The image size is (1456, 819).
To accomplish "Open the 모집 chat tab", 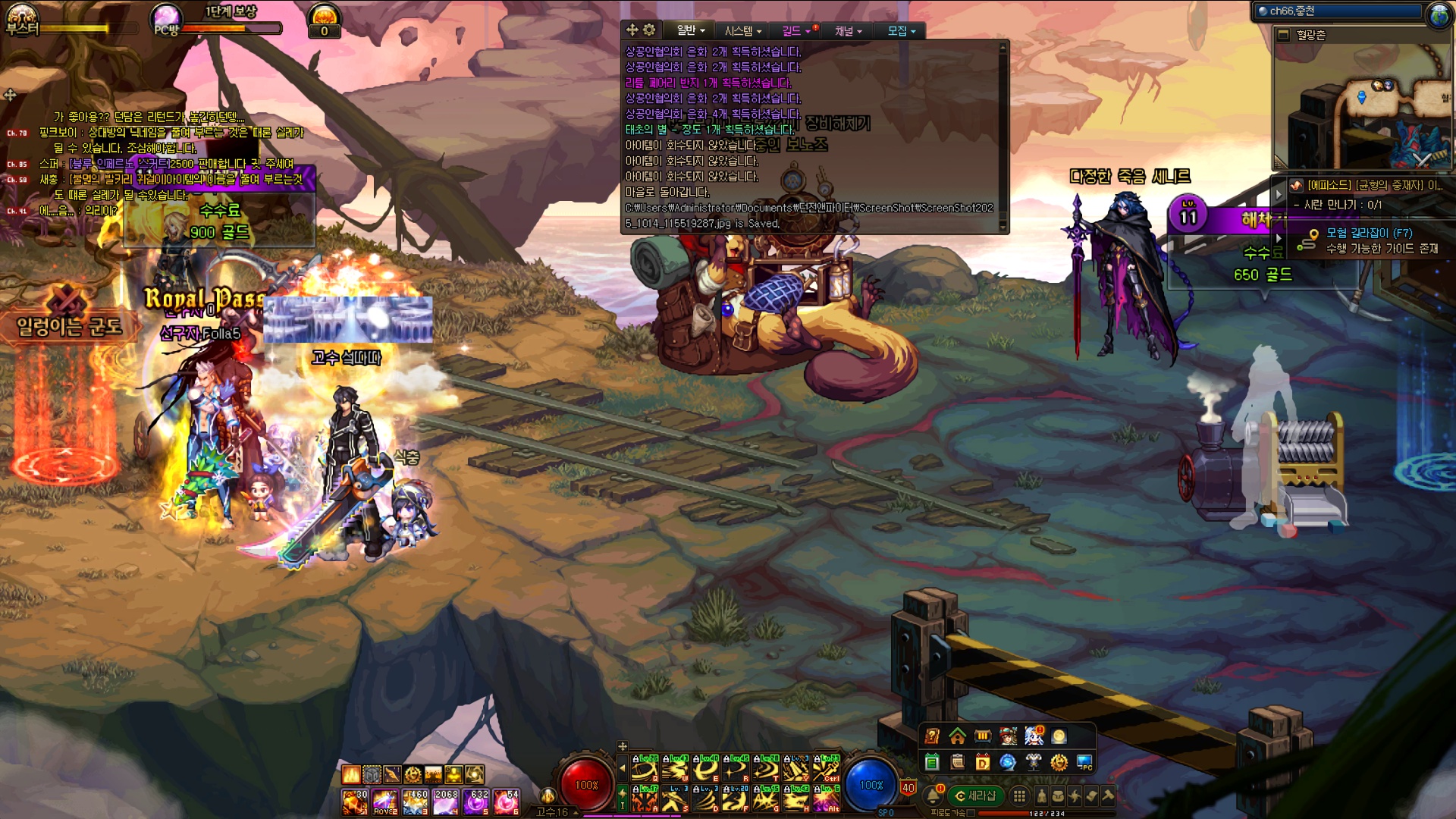I will [901, 30].
